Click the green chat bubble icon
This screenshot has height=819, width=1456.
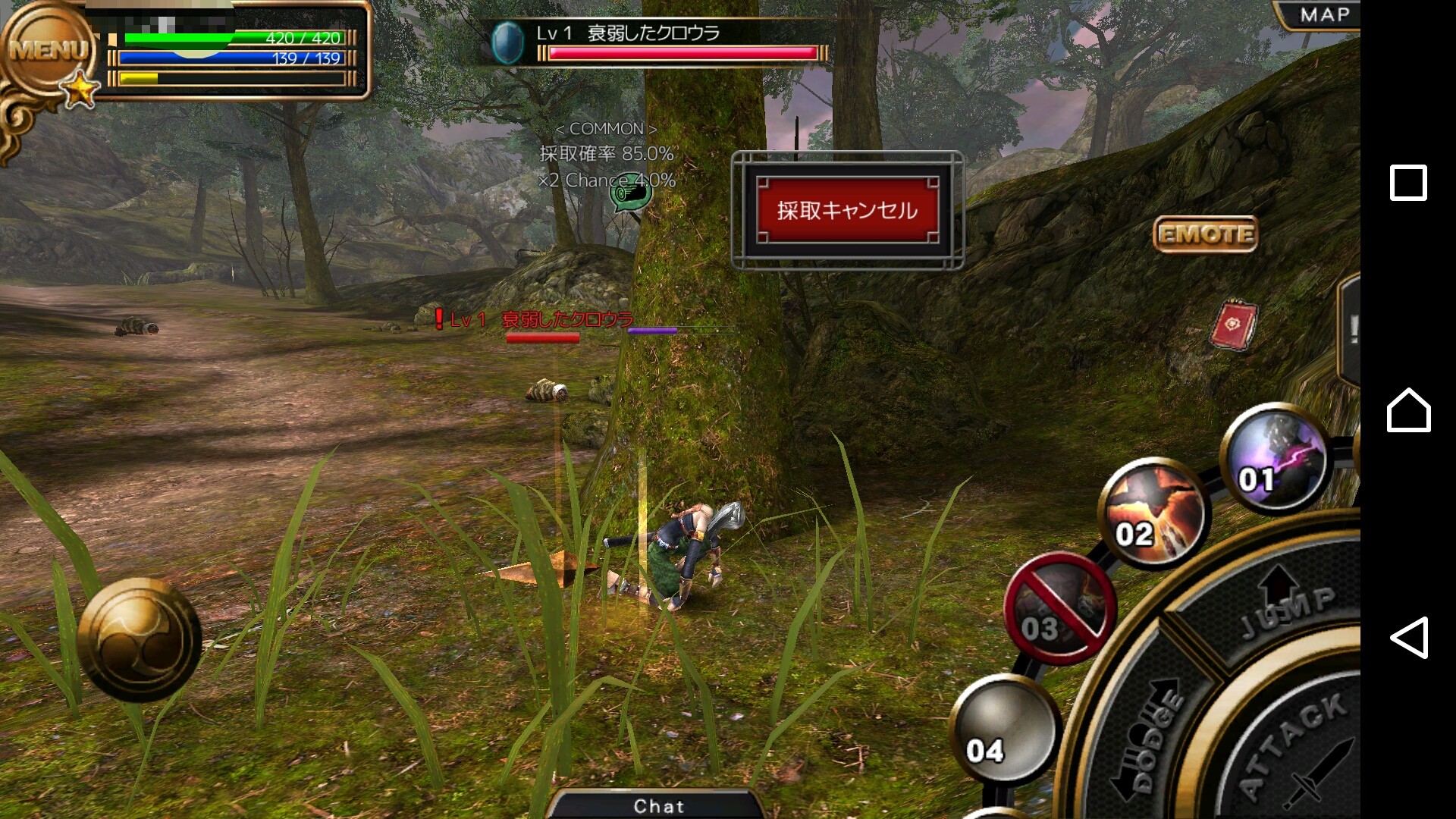coord(631,195)
